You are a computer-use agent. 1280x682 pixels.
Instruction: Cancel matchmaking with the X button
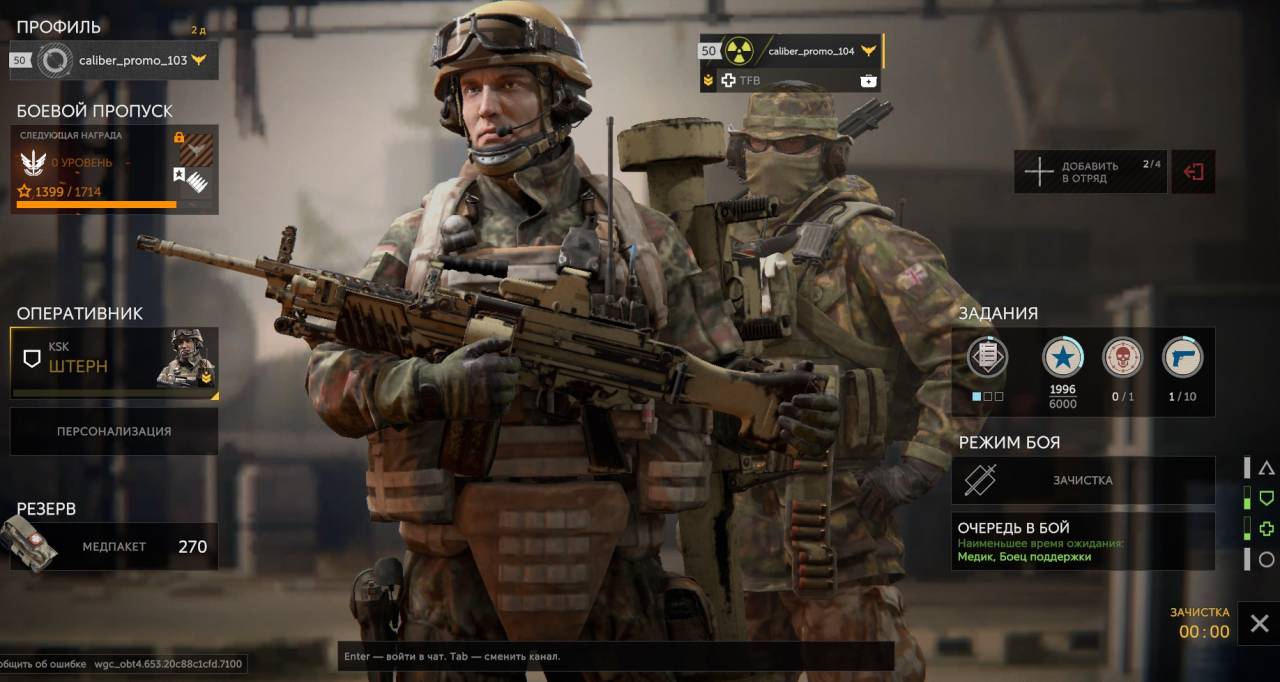point(1259,624)
